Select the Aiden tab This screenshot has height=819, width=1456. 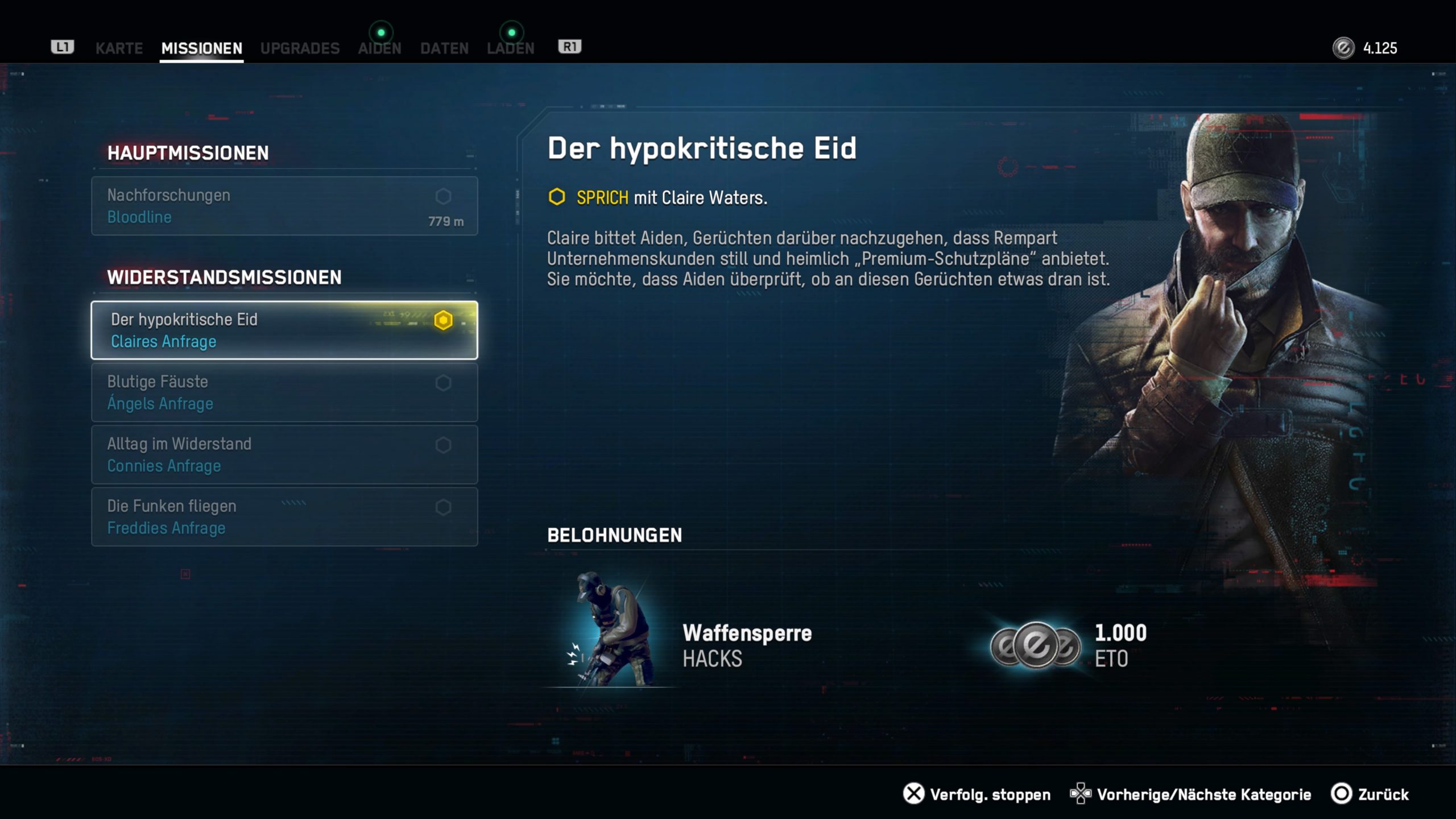(x=379, y=48)
